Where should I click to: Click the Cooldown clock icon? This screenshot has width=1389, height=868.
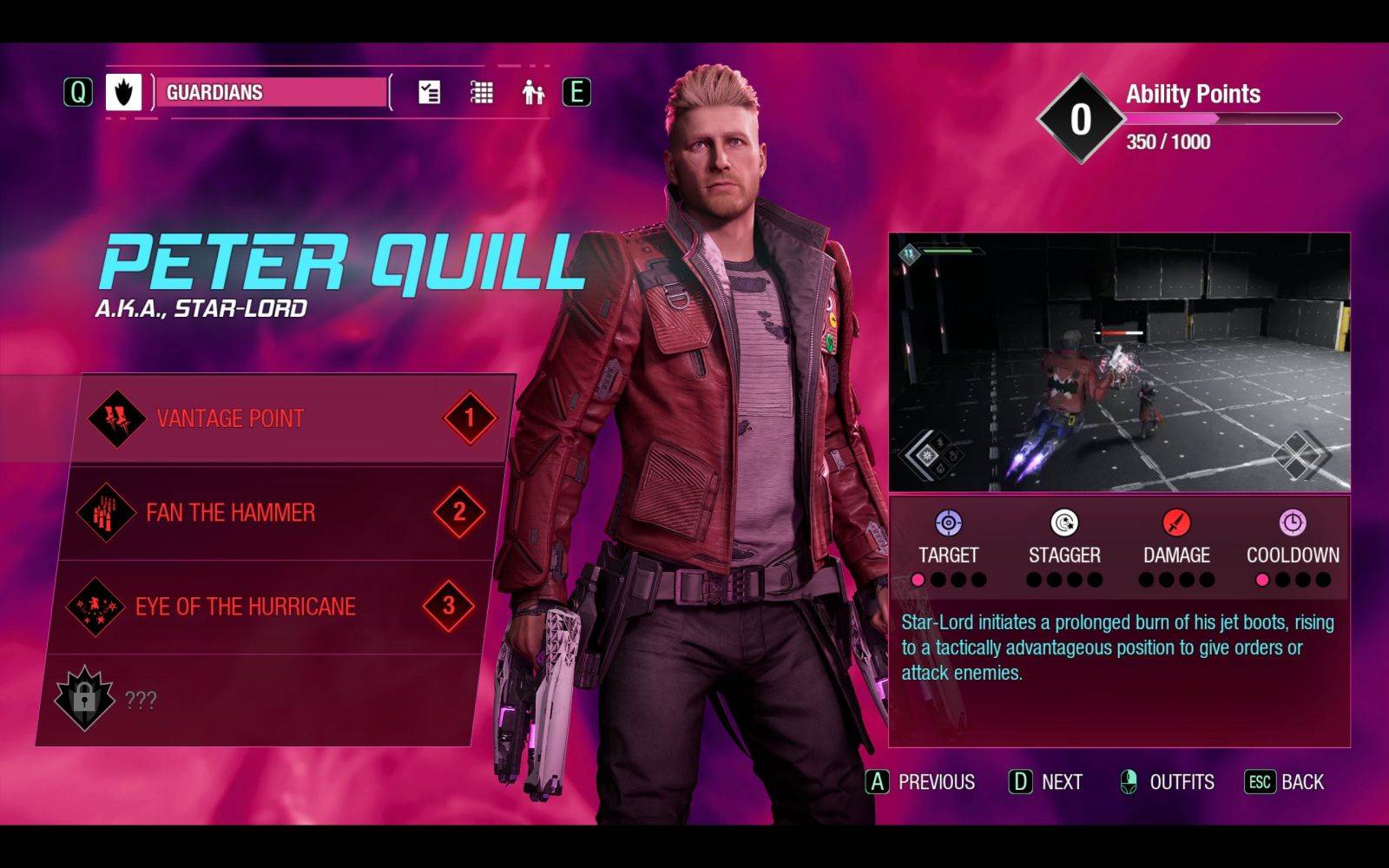click(x=1291, y=523)
